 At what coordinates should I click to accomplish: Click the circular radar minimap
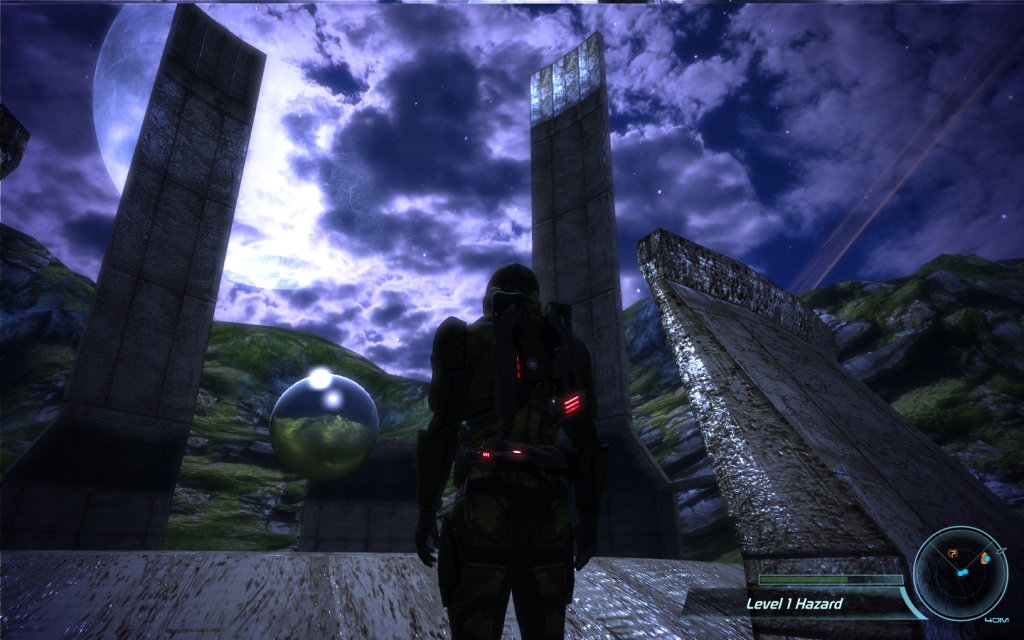pos(960,573)
